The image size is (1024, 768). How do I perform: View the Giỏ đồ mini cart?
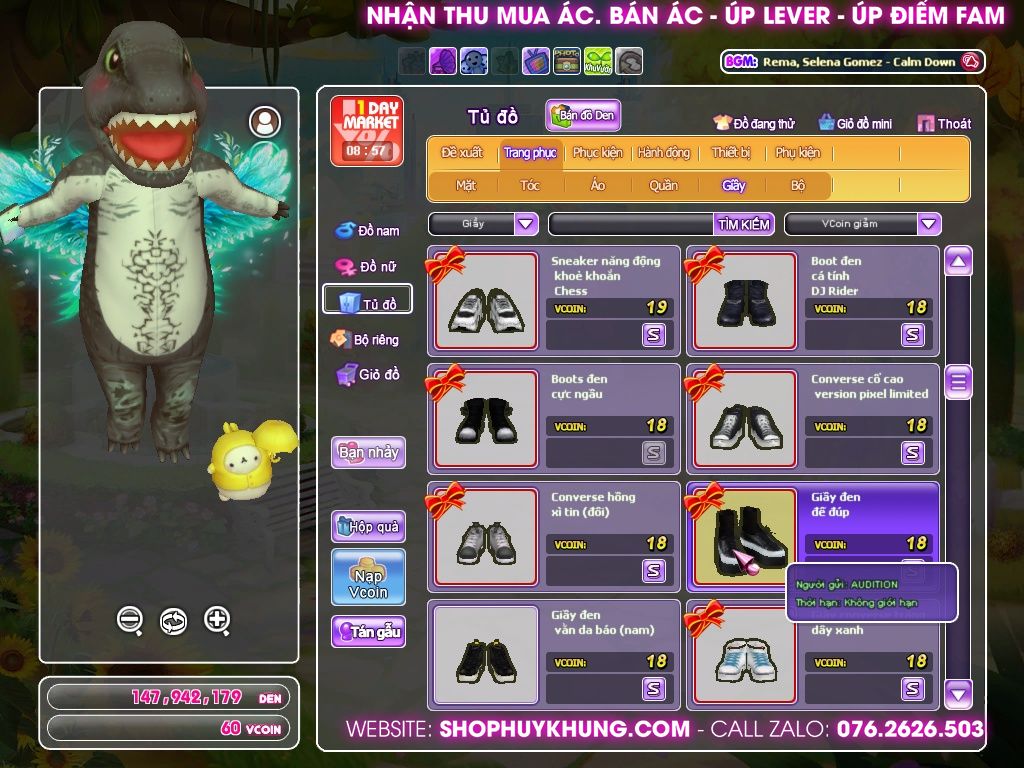pos(855,124)
